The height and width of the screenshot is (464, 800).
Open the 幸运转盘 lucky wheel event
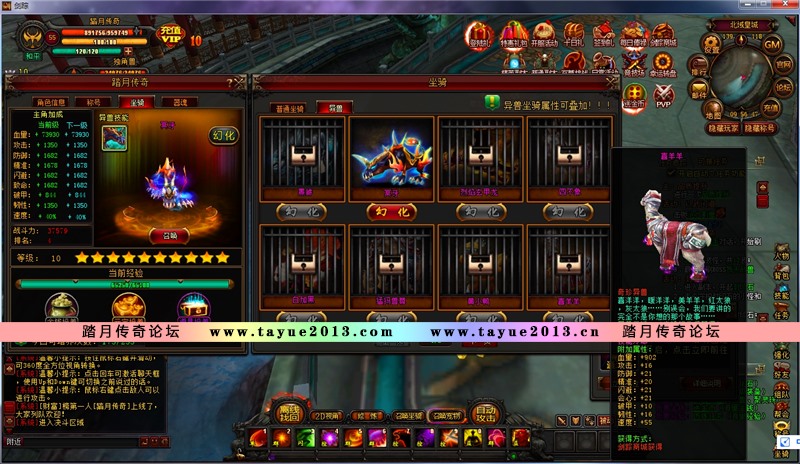(x=662, y=66)
